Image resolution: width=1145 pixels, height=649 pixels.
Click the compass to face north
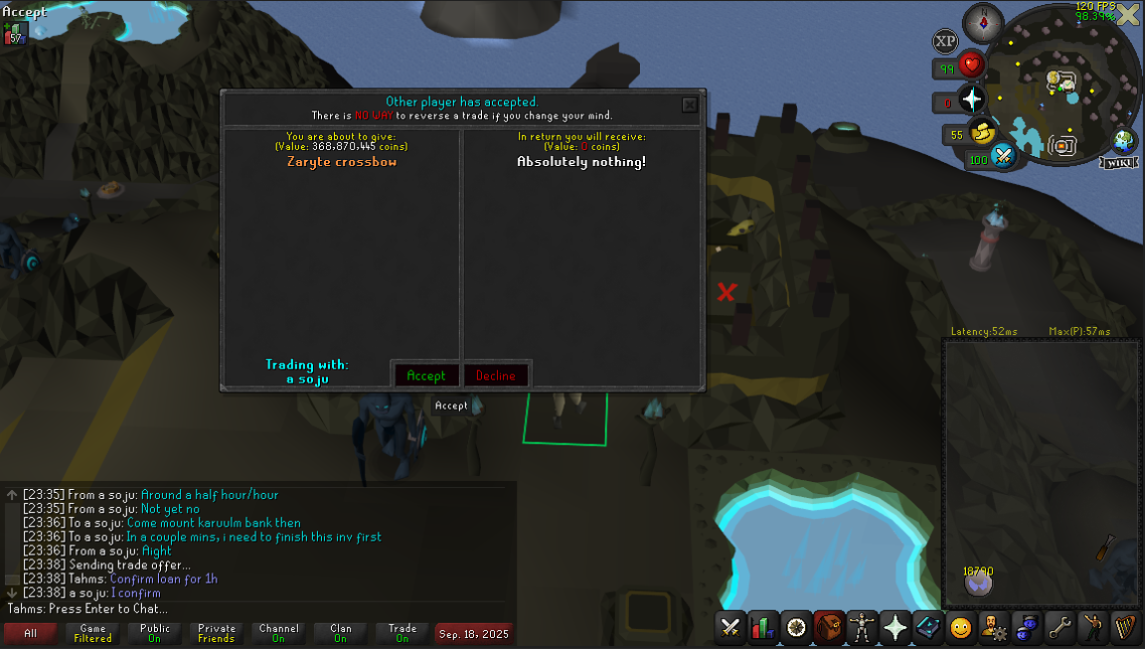pyautogui.click(x=982, y=22)
